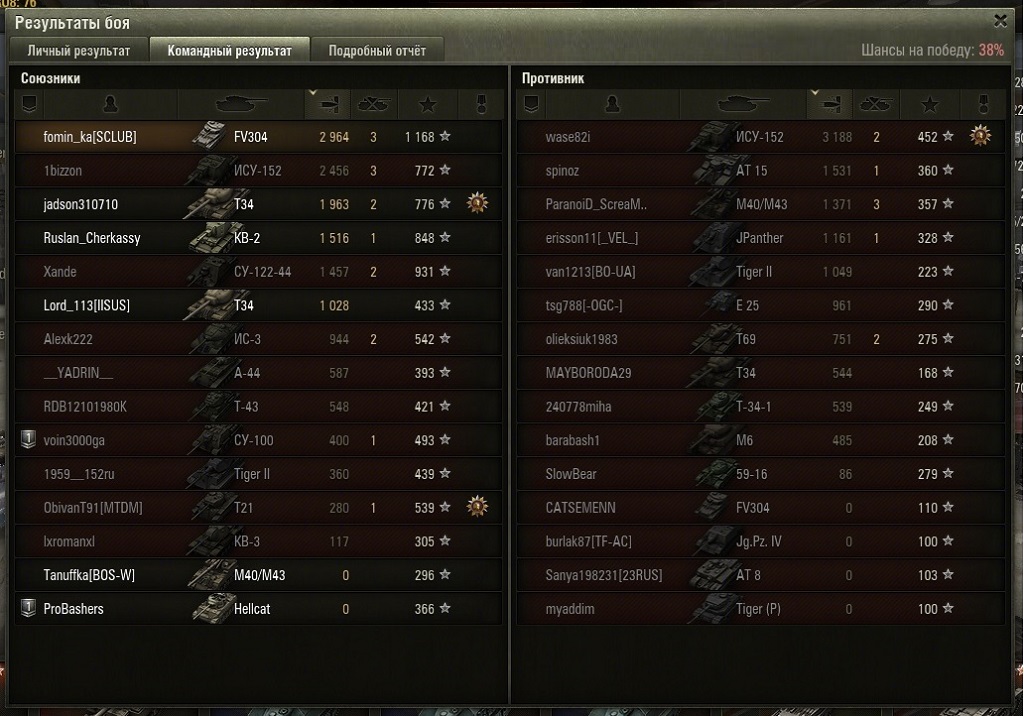Pick enemy myaddim Tiger (P) row

[x=760, y=609]
